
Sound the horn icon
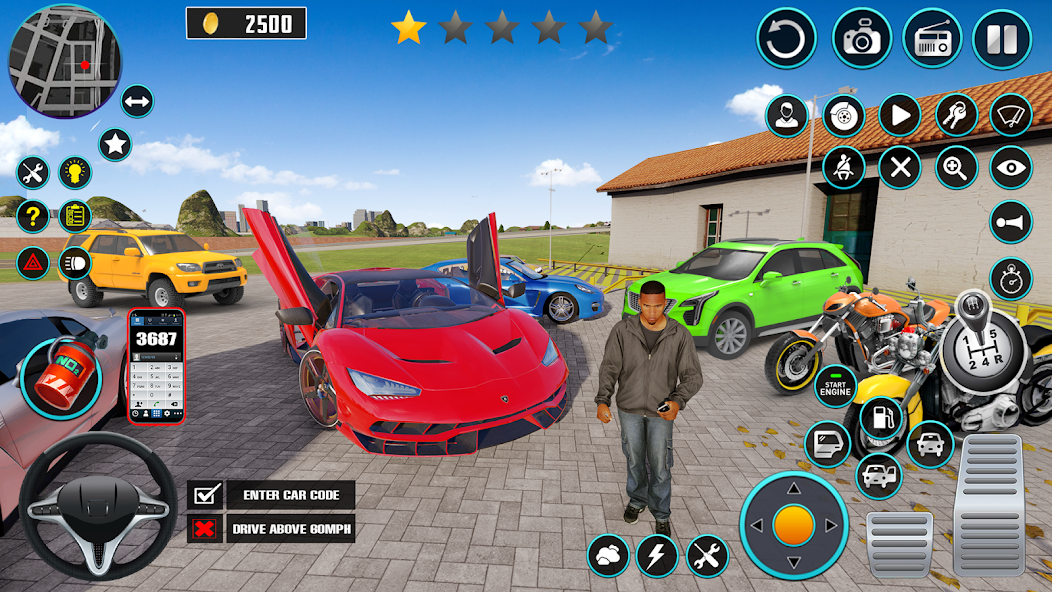1010,222
